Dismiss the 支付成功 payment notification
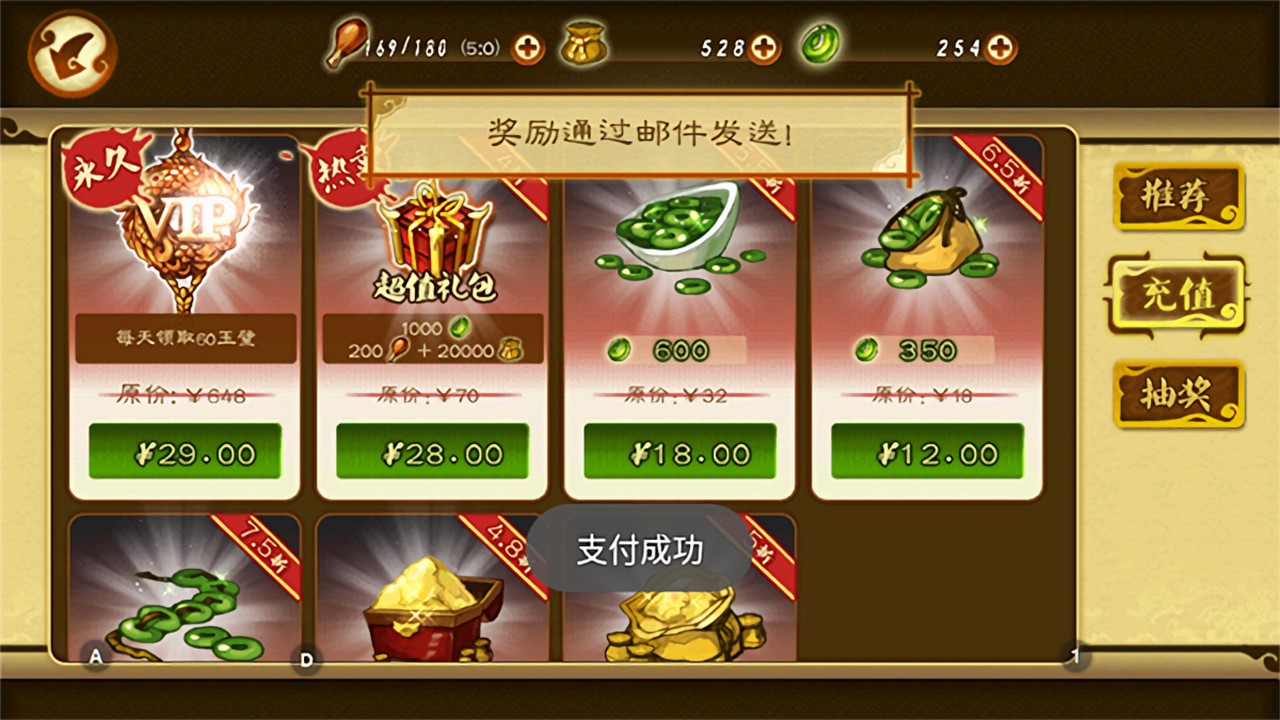The width and height of the screenshot is (1280, 720). (638, 549)
